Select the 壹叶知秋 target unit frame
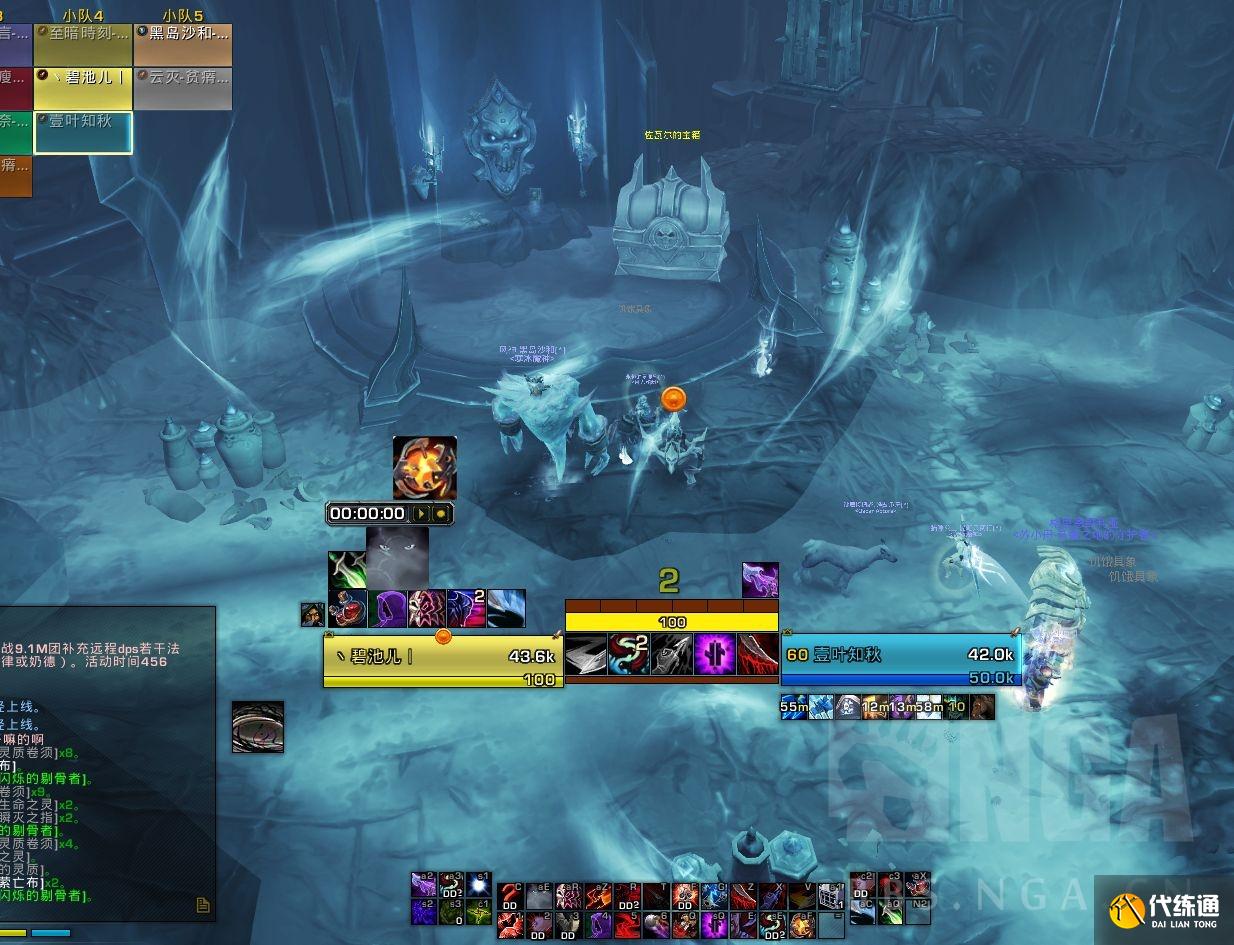1234x945 pixels. 899,655
